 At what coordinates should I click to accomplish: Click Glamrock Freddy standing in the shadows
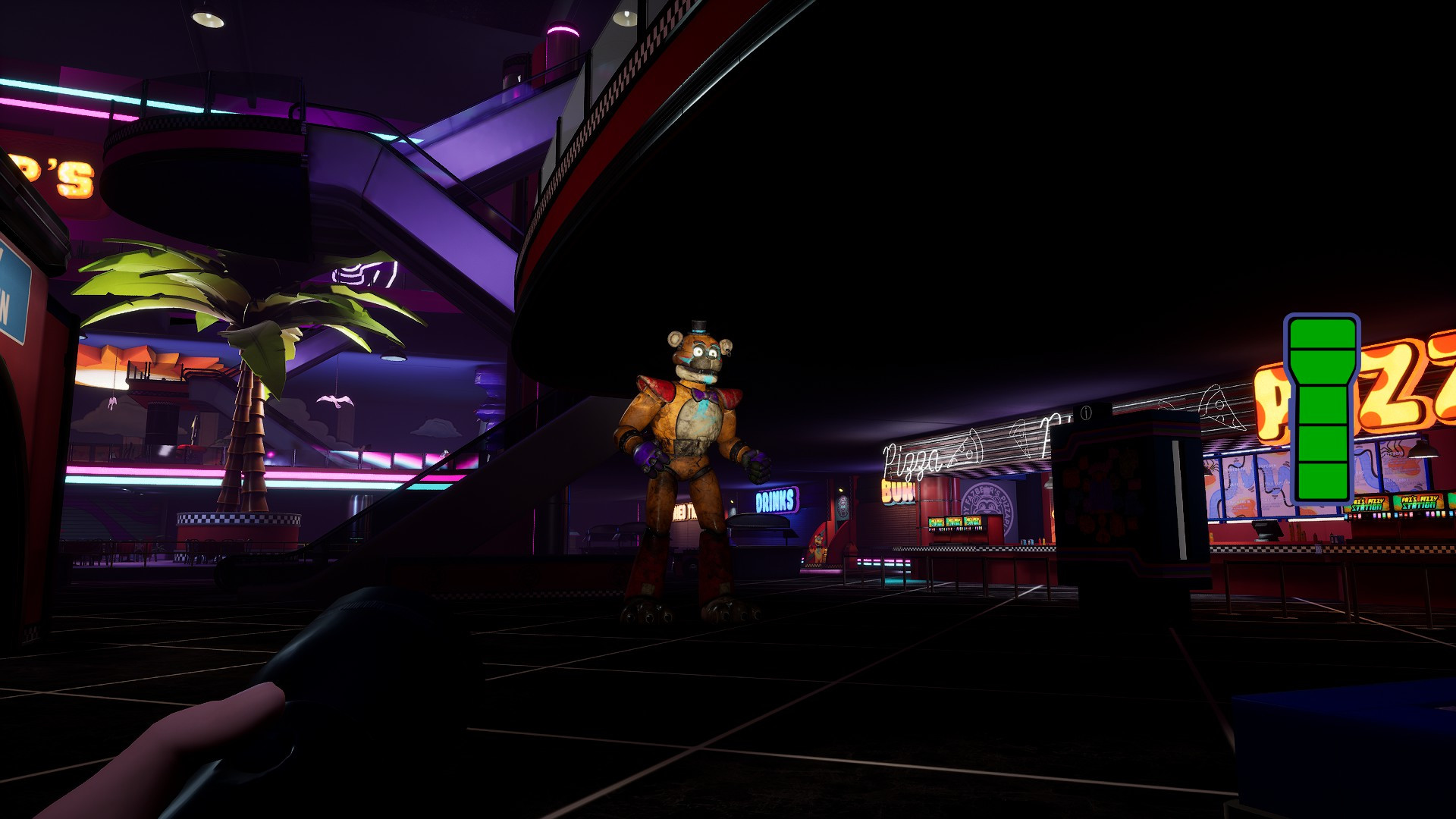(698, 440)
